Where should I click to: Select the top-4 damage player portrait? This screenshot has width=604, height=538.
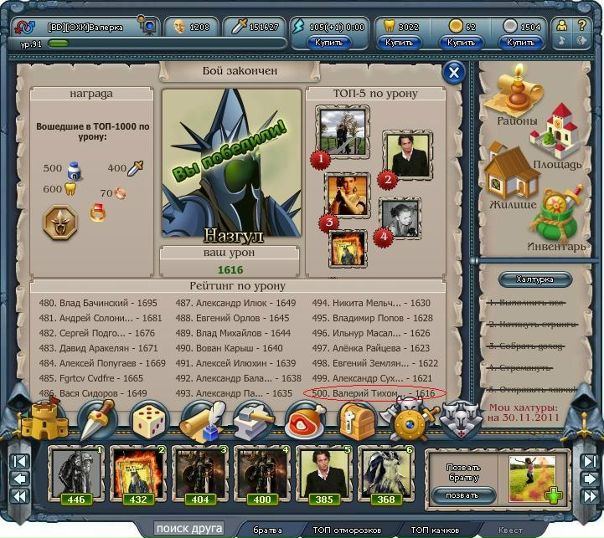pyautogui.click(x=398, y=217)
